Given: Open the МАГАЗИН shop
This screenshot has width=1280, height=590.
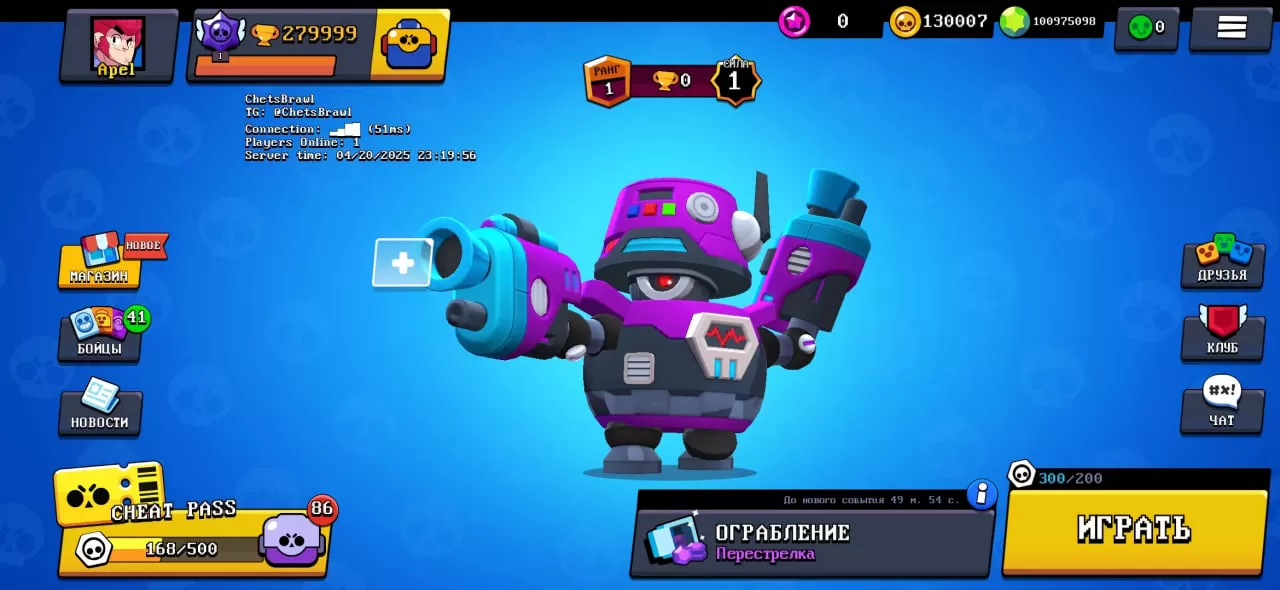Looking at the screenshot, I should (99, 262).
